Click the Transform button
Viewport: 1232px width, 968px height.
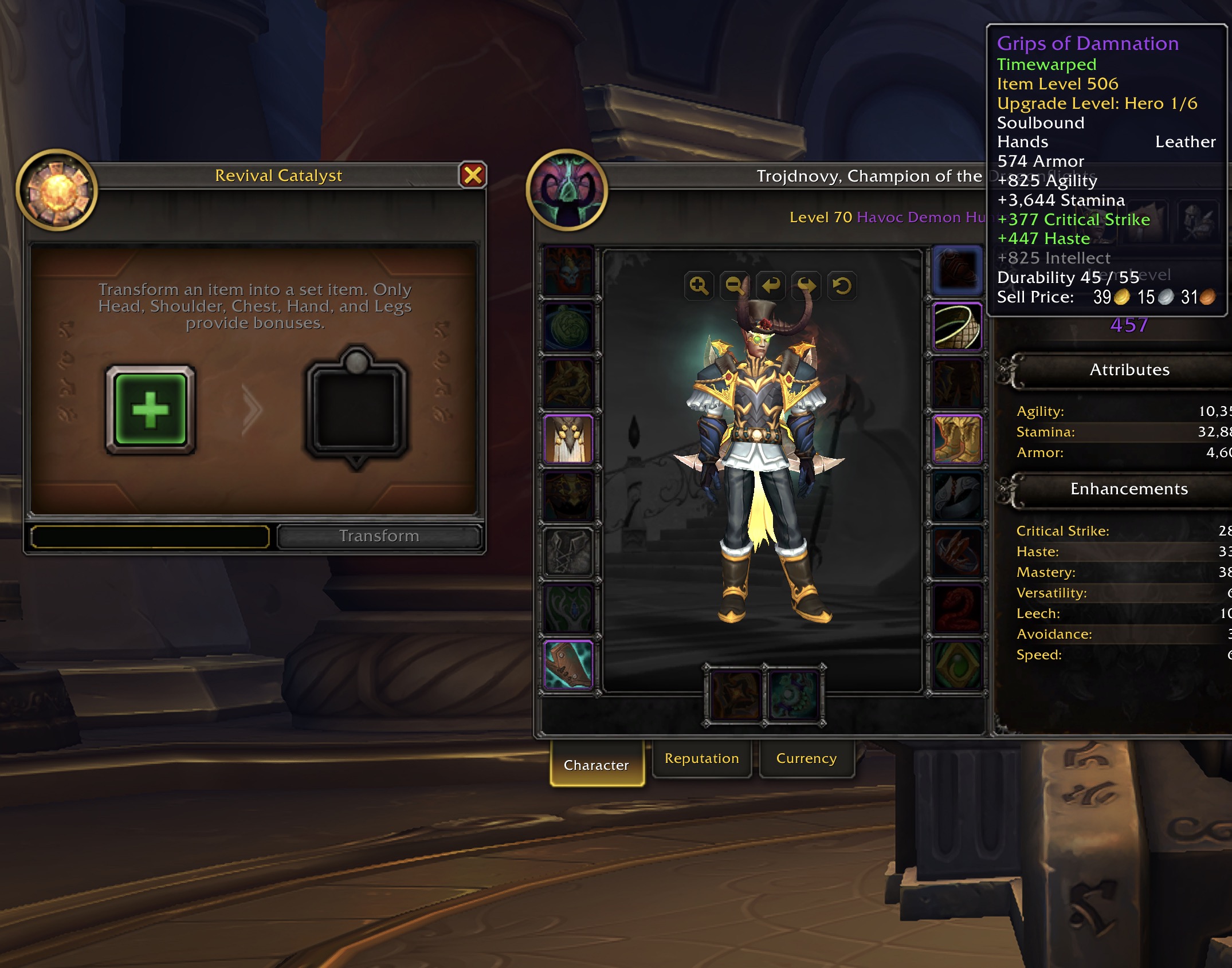pyautogui.click(x=379, y=536)
